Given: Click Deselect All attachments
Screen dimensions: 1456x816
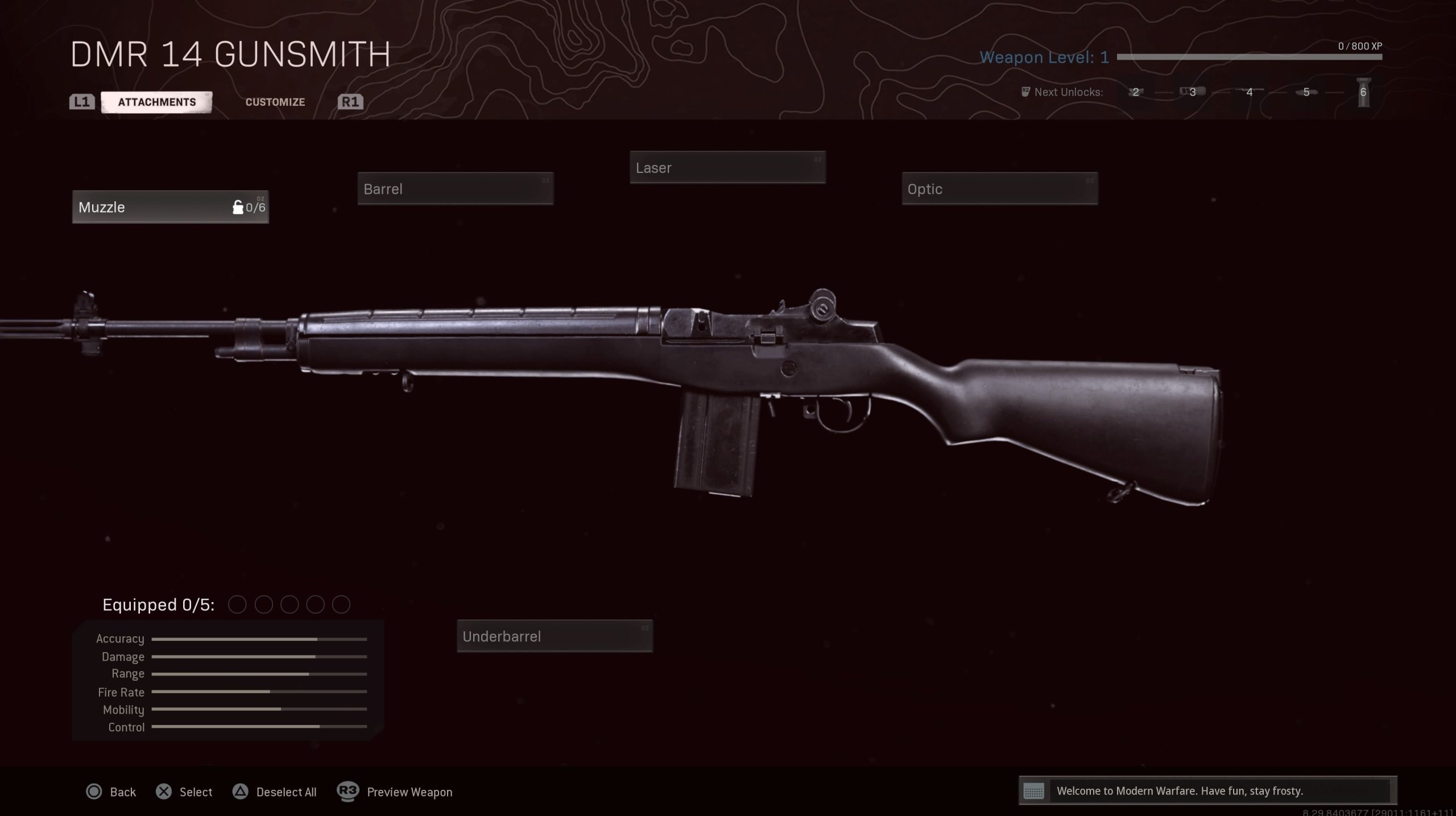Looking at the screenshot, I should (275, 792).
